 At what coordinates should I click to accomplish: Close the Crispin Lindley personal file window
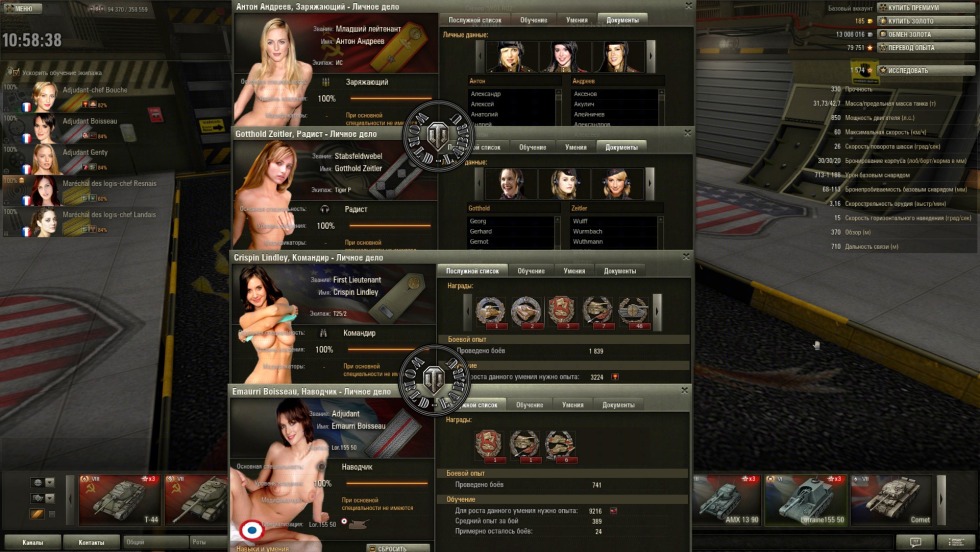pyautogui.click(x=685, y=257)
